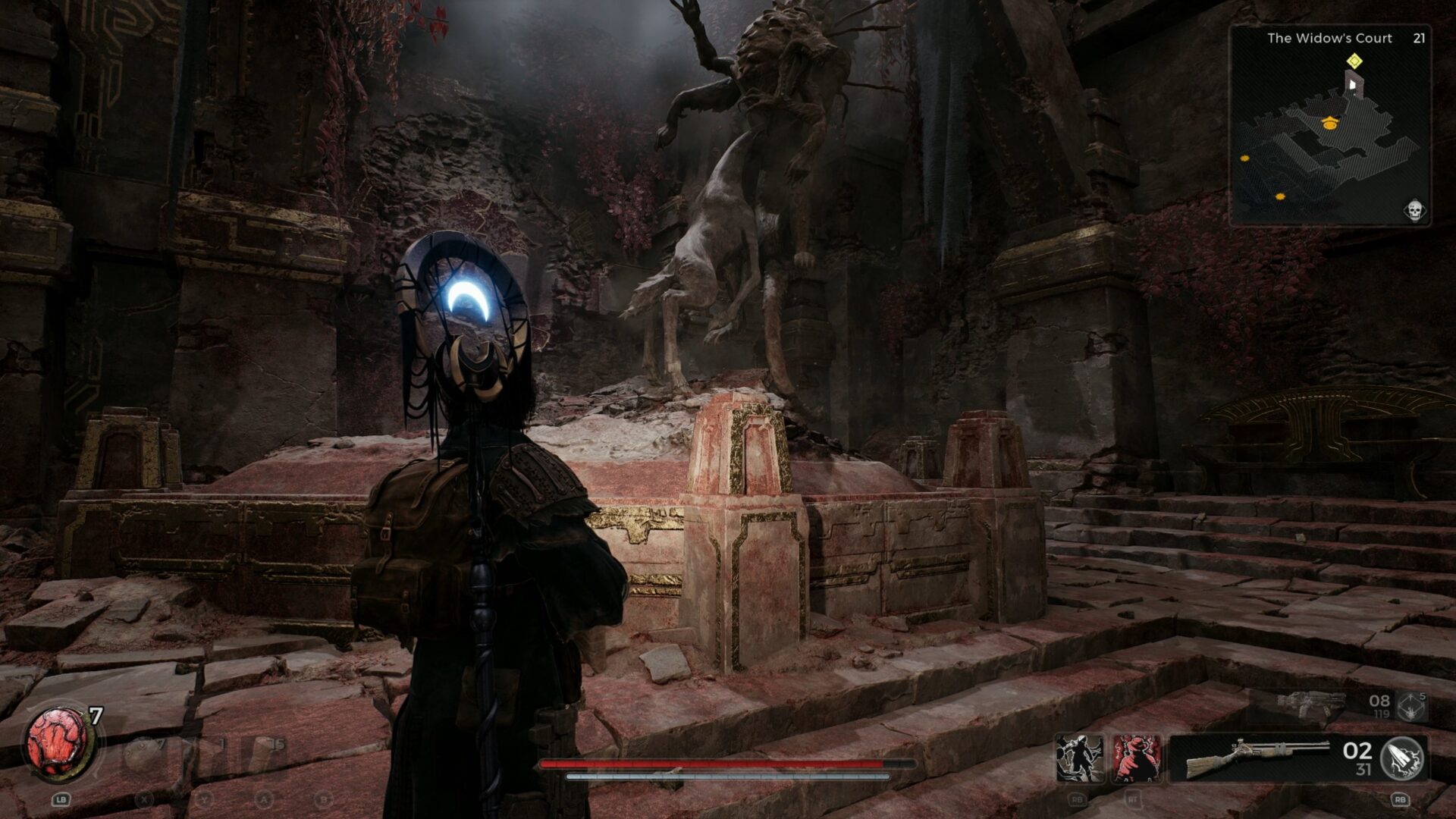This screenshot has width=1456, height=819.
Task: Activate the white silhouette archetype skill
Action: (1081, 758)
